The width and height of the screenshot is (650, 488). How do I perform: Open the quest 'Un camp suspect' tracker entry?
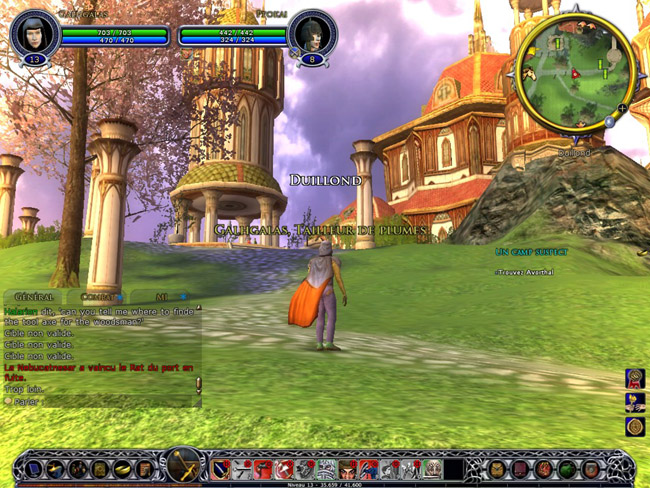coord(531,252)
